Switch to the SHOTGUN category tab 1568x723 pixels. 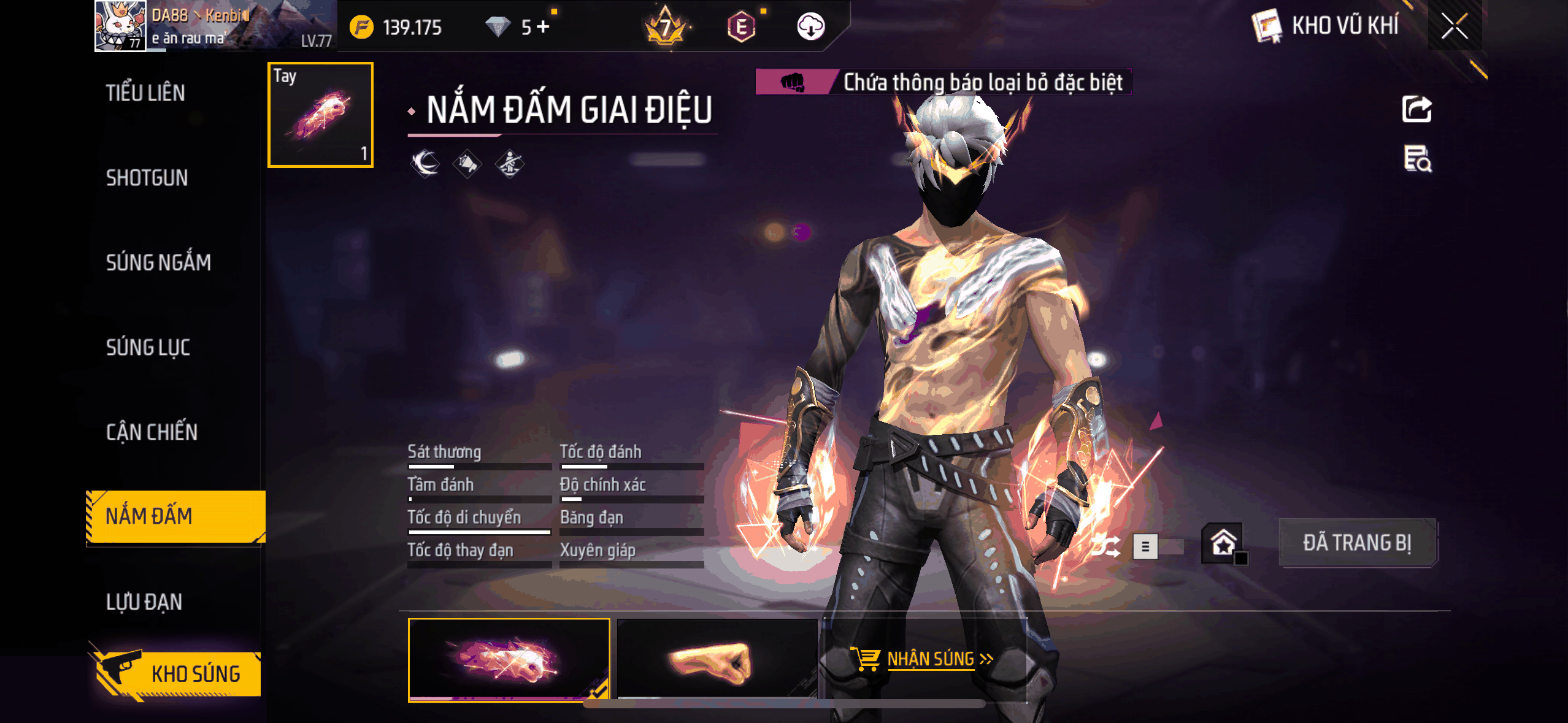(x=146, y=178)
